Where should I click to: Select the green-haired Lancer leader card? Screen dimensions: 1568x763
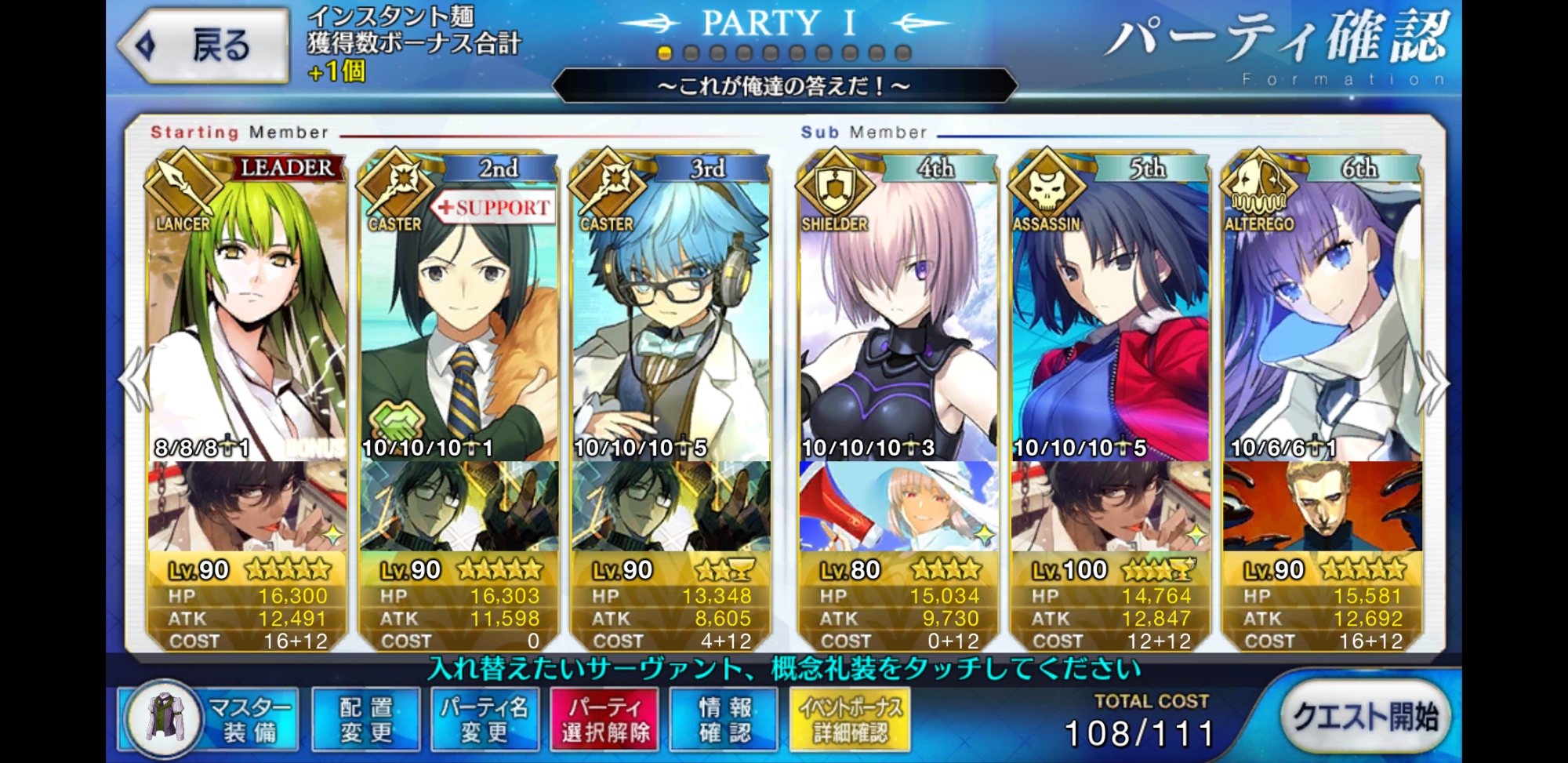(246, 314)
